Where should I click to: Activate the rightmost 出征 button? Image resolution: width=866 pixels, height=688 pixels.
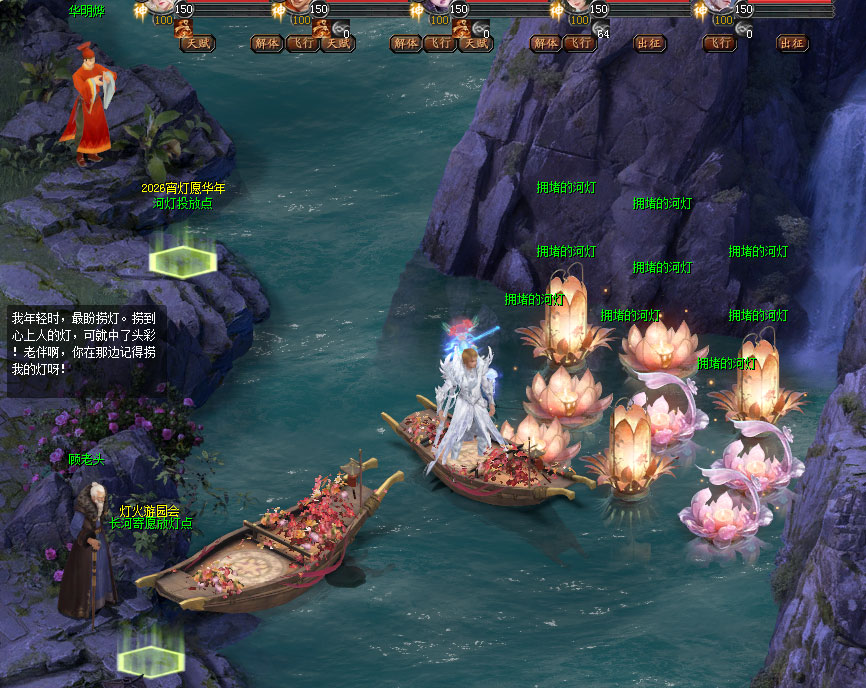click(791, 43)
